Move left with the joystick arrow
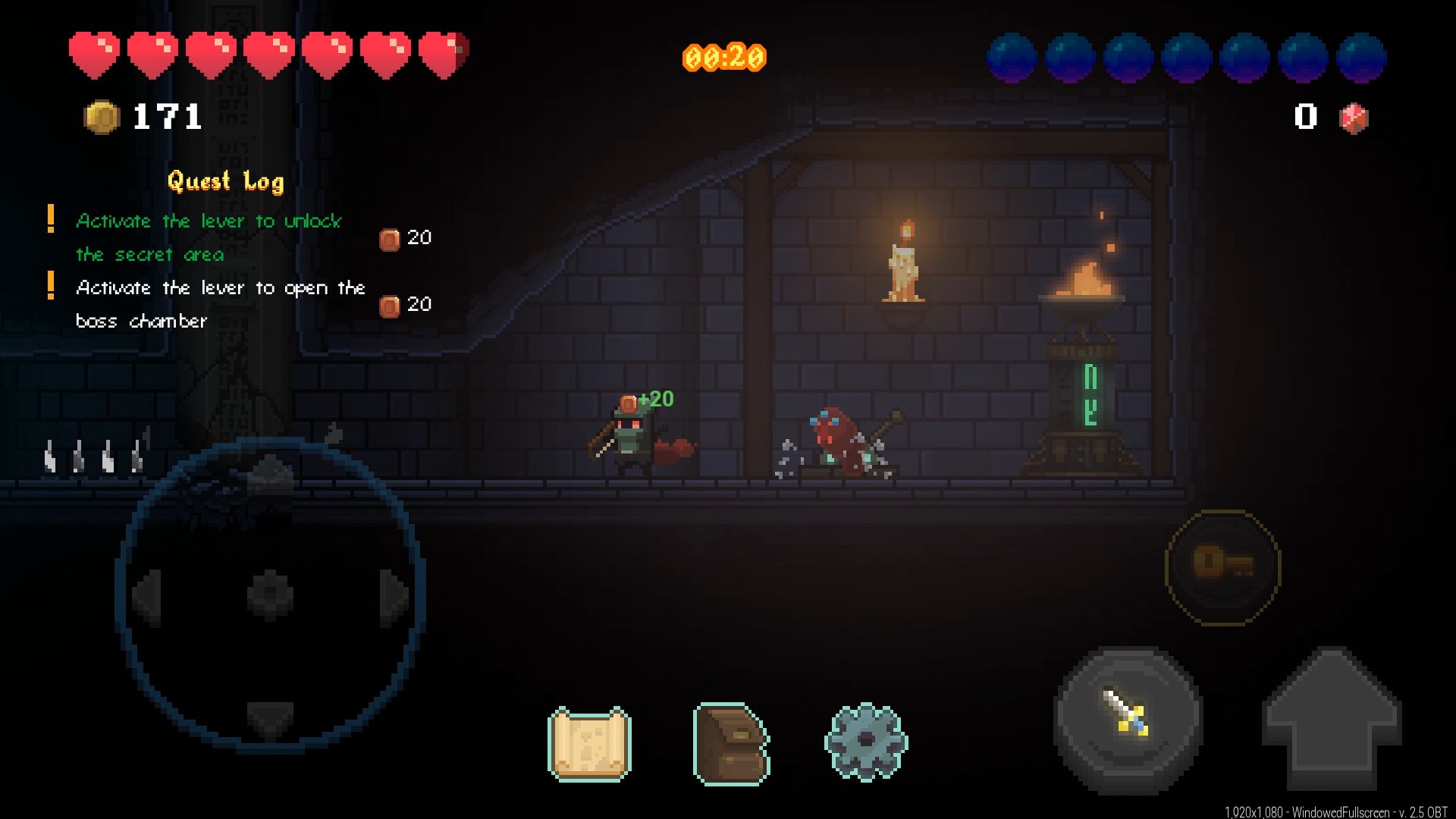 click(148, 596)
